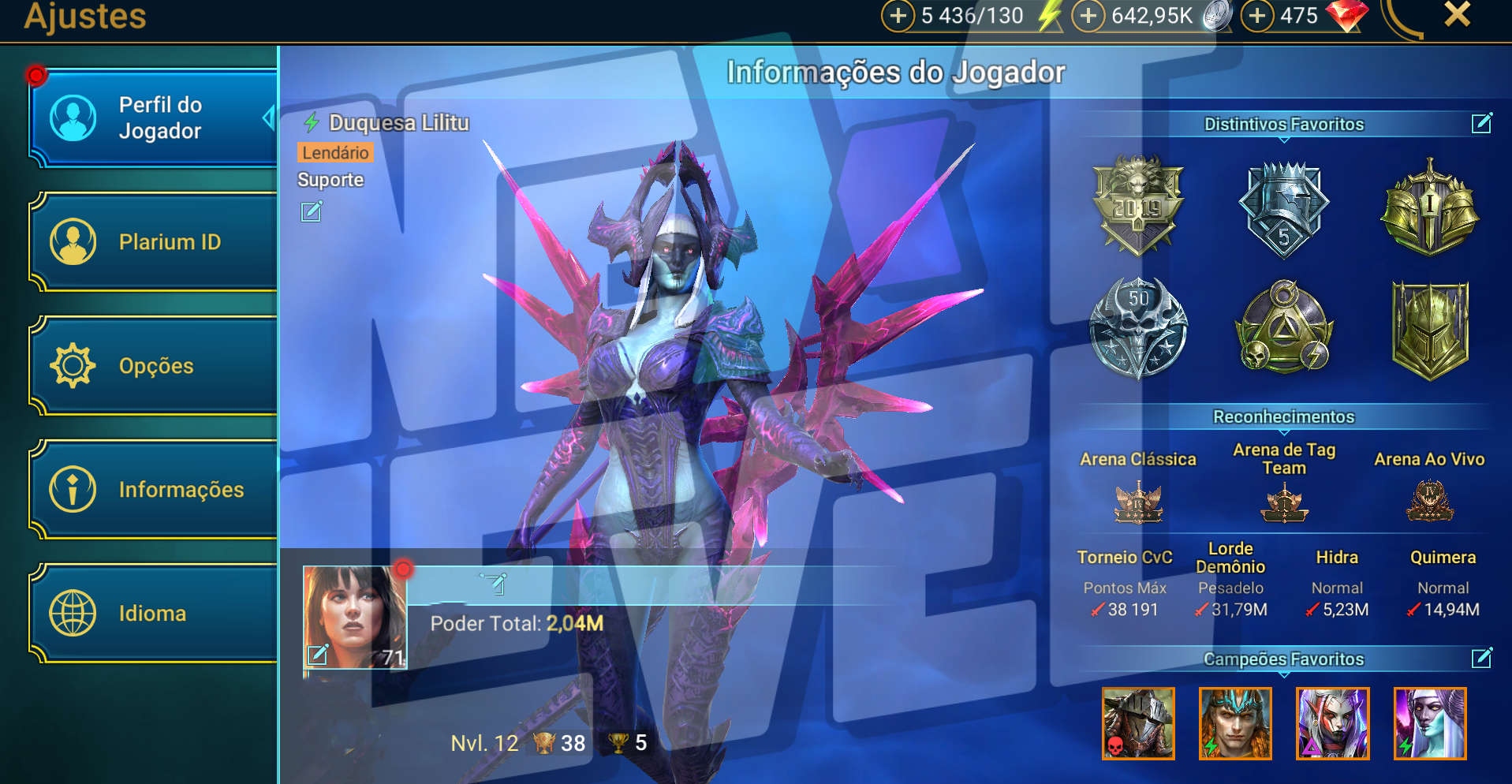Show the Informações section

click(x=154, y=490)
